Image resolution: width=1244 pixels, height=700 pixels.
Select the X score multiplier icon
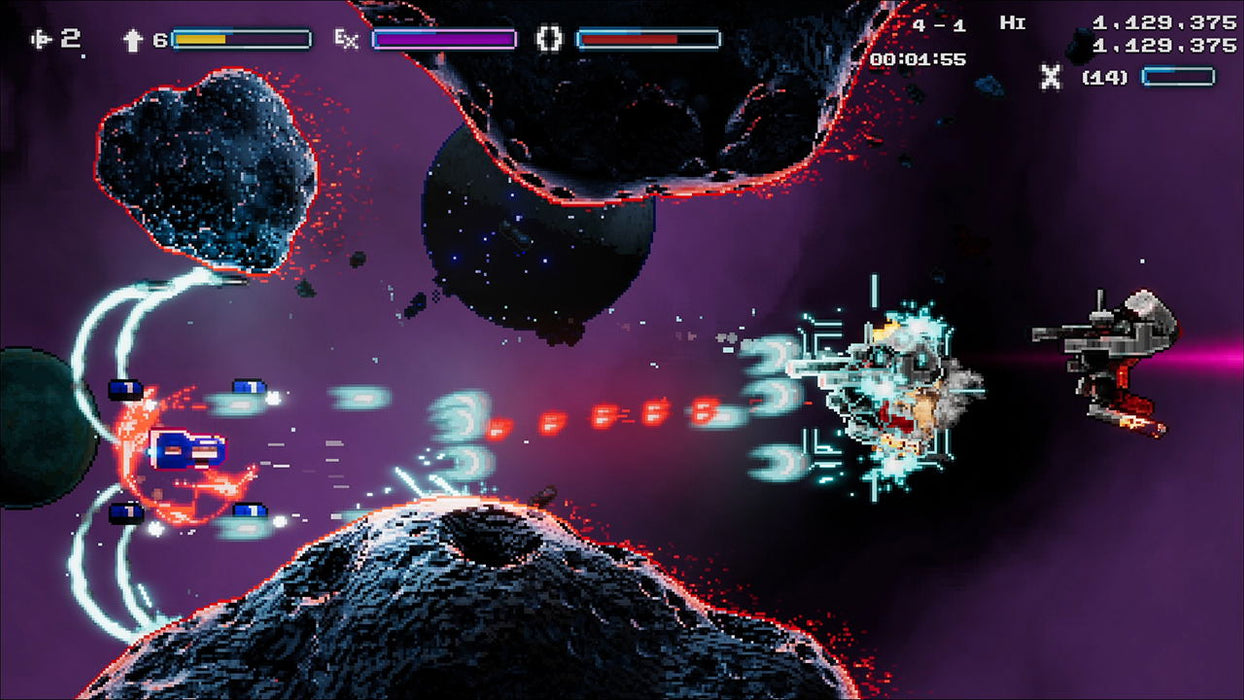pos(1051,77)
